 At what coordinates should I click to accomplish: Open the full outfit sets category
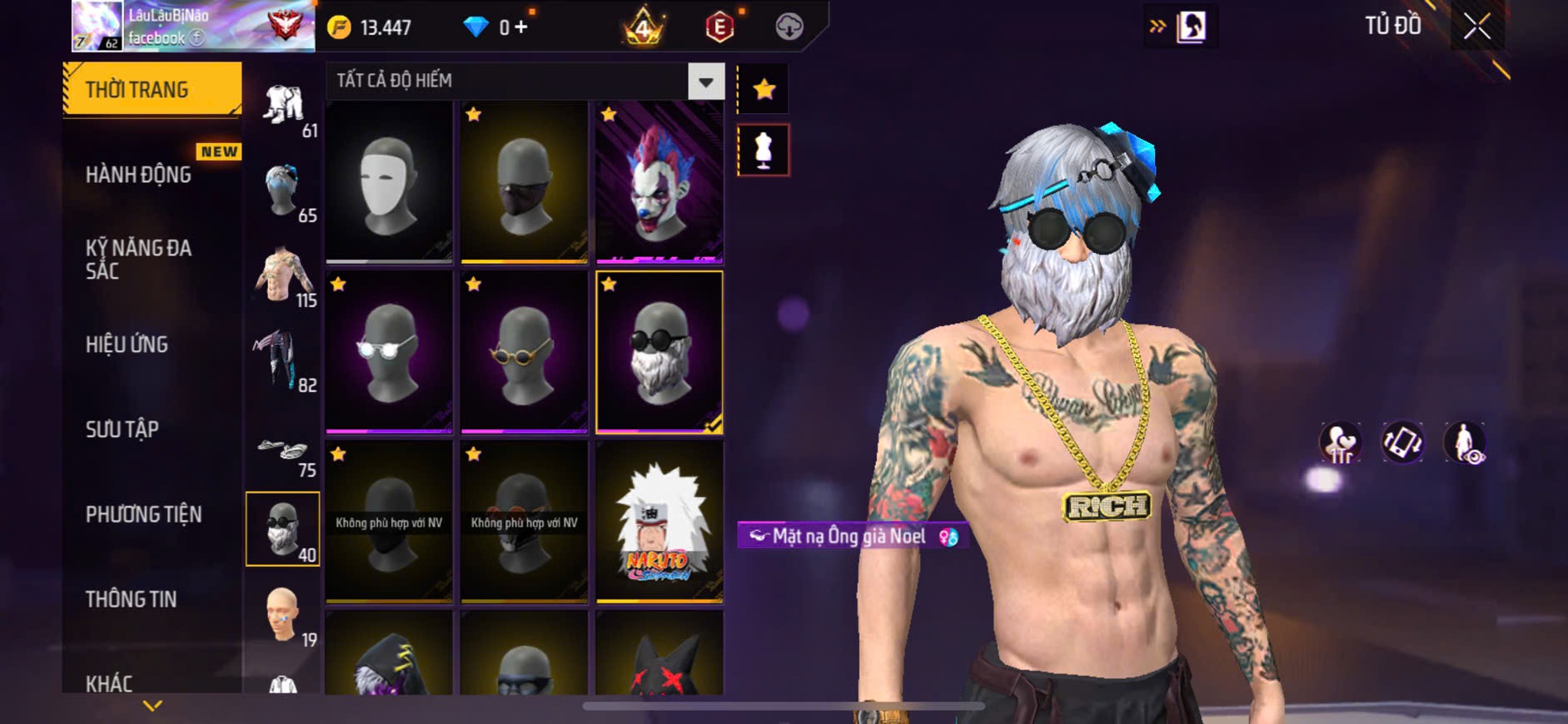tap(283, 106)
